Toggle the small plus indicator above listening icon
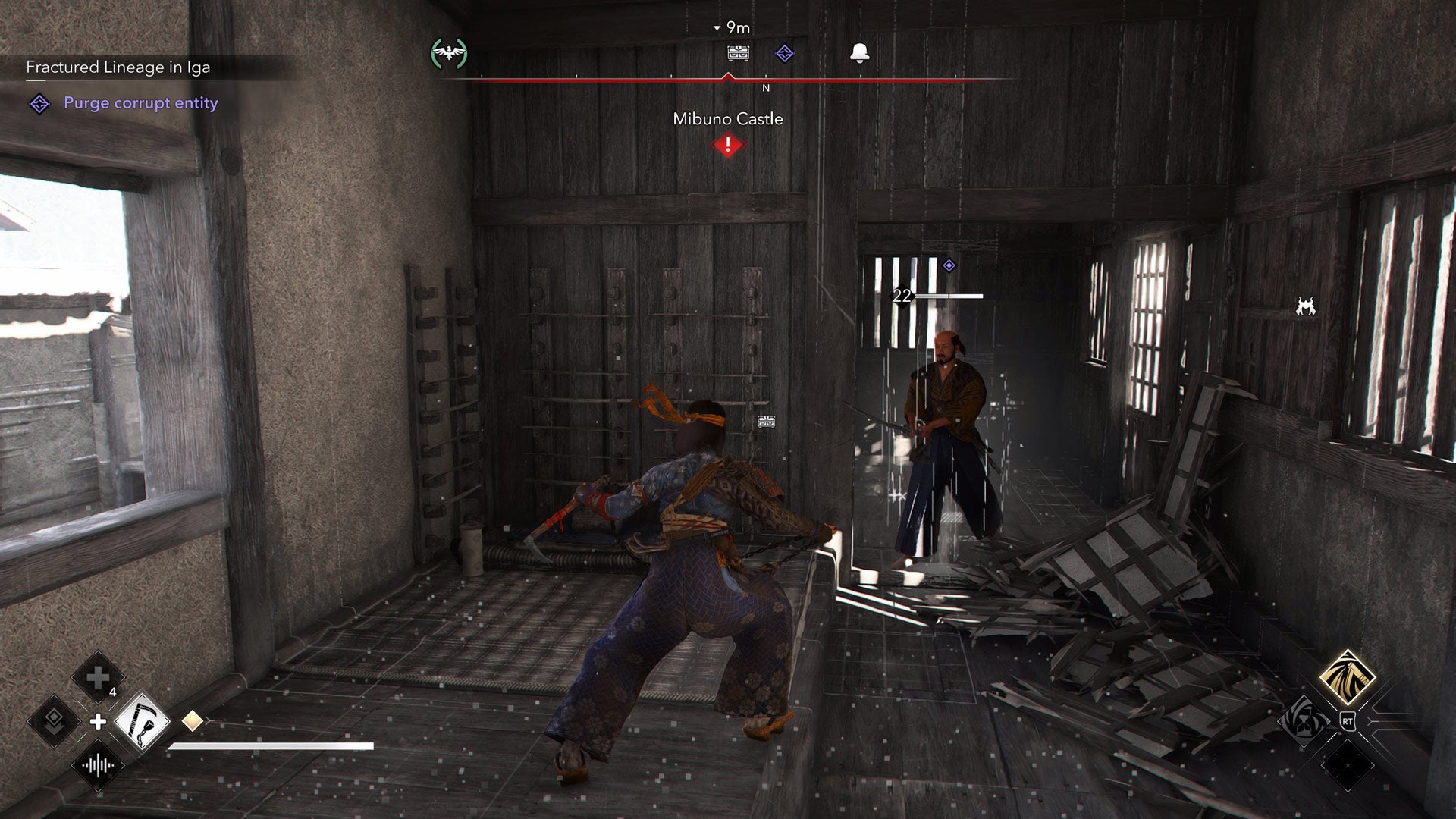Screen dimensions: 1456x819 [x=98, y=720]
